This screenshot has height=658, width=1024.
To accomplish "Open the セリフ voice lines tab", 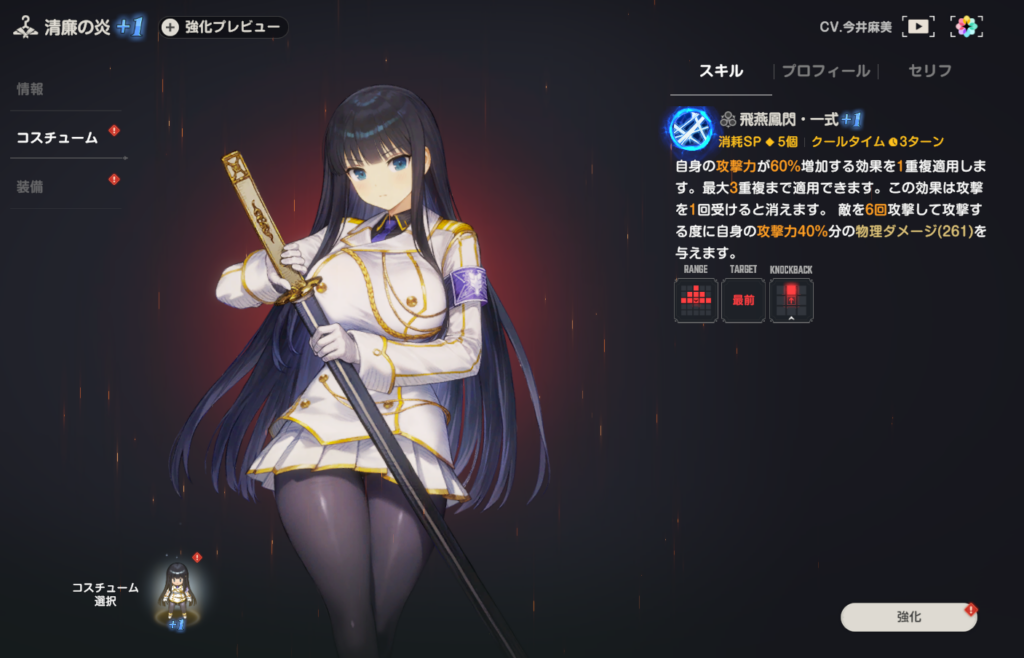I will [929, 71].
